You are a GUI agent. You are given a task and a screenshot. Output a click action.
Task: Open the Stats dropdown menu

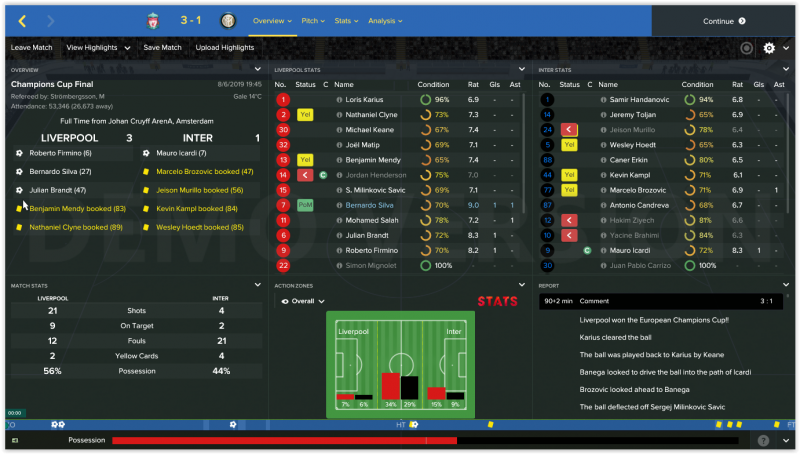pyautogui.click(x=346, y=20)
